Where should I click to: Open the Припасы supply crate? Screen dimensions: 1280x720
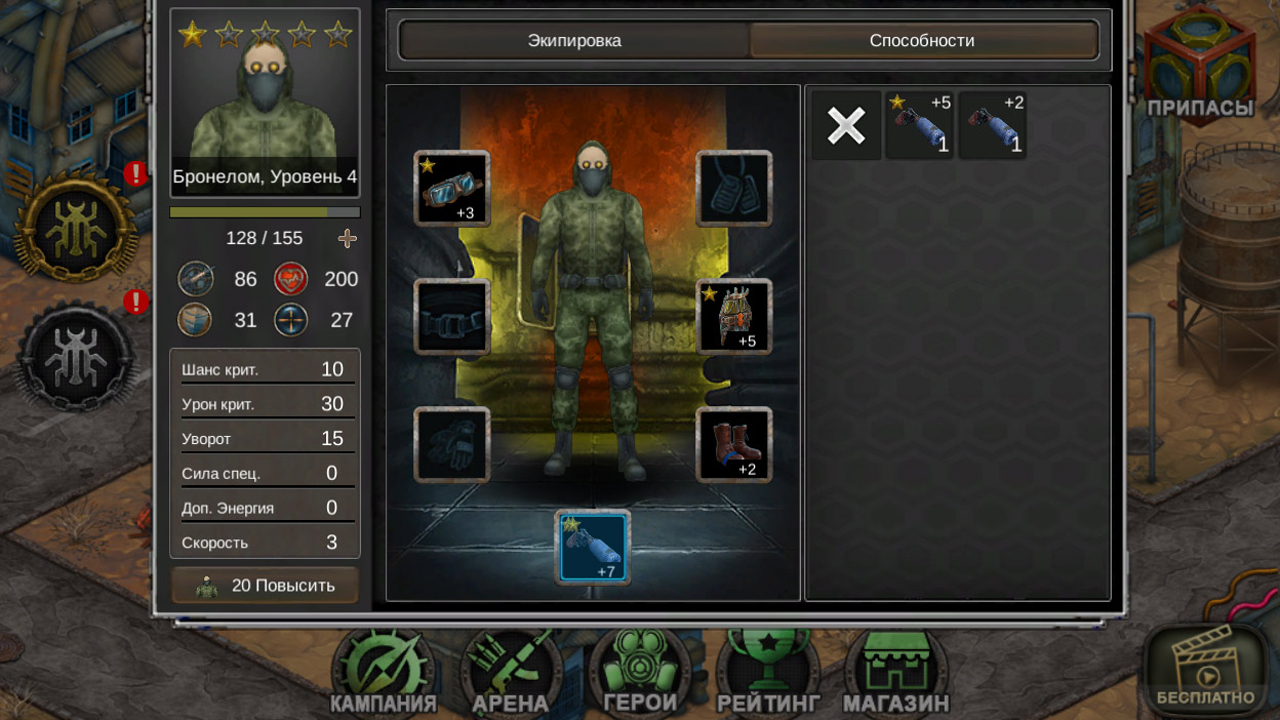coord(1198,60)
